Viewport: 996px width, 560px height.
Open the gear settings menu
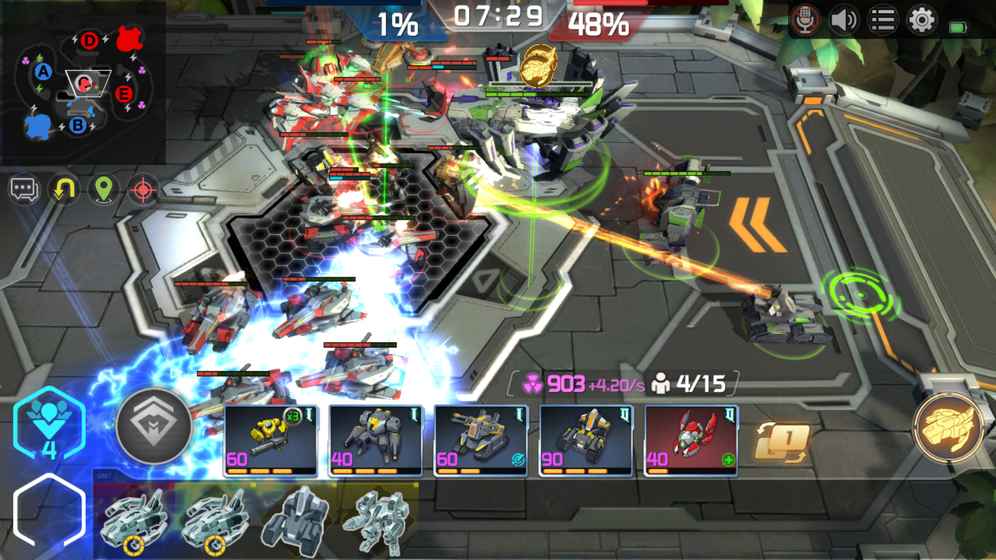[921, 19]
